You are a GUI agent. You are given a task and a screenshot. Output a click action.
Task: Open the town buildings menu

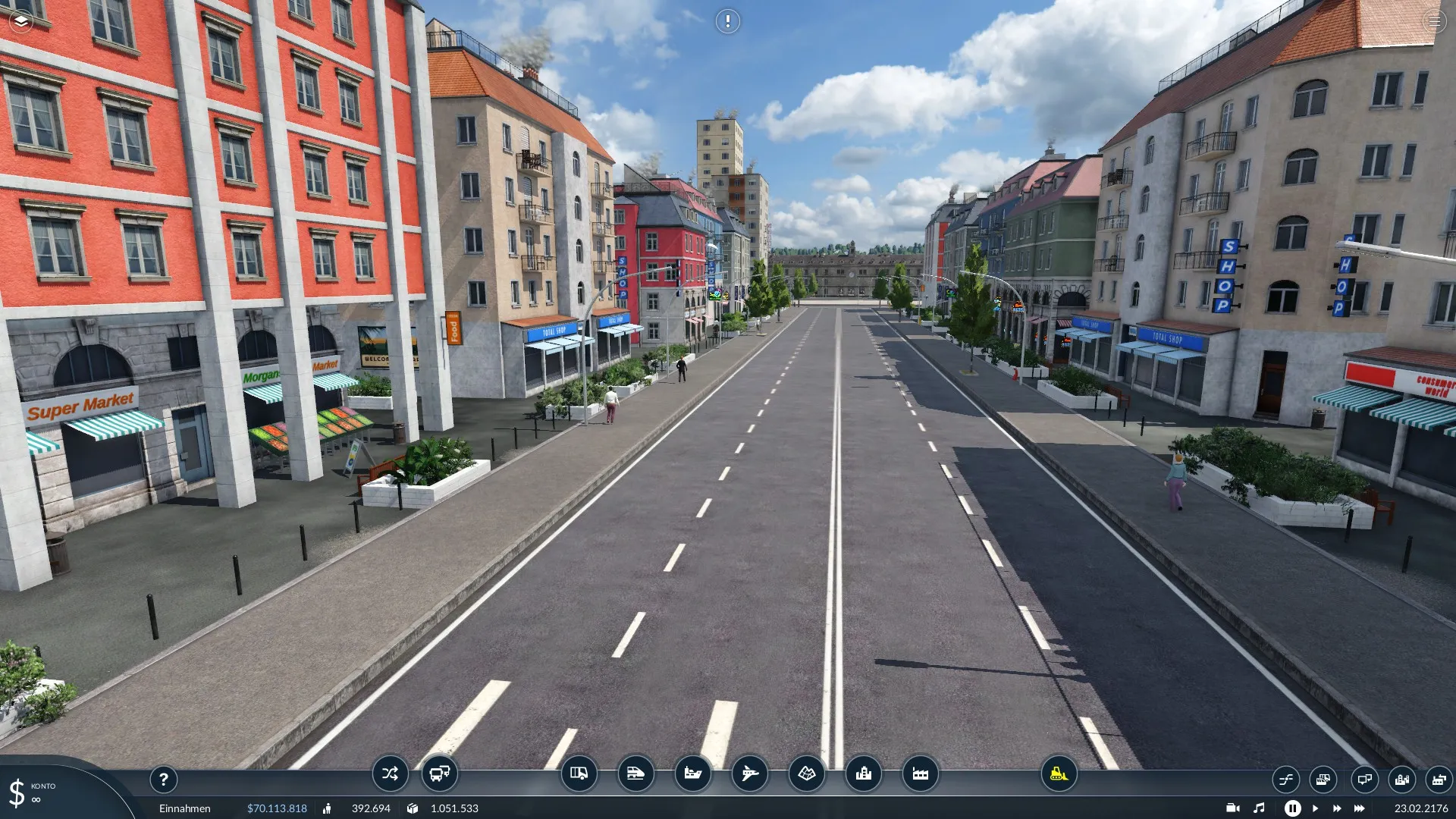(863, 773)
